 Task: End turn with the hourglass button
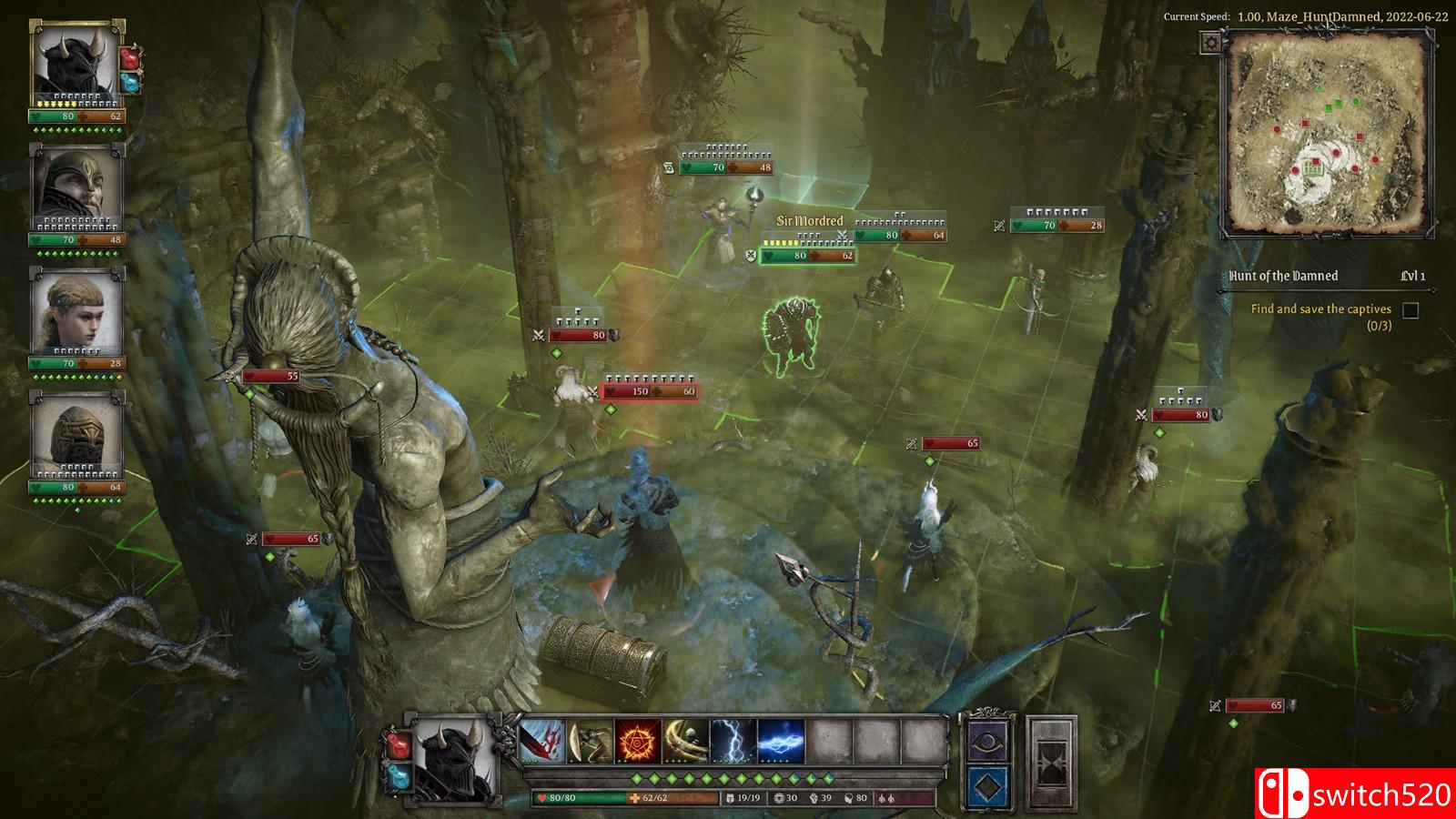tap(1051, 763)
